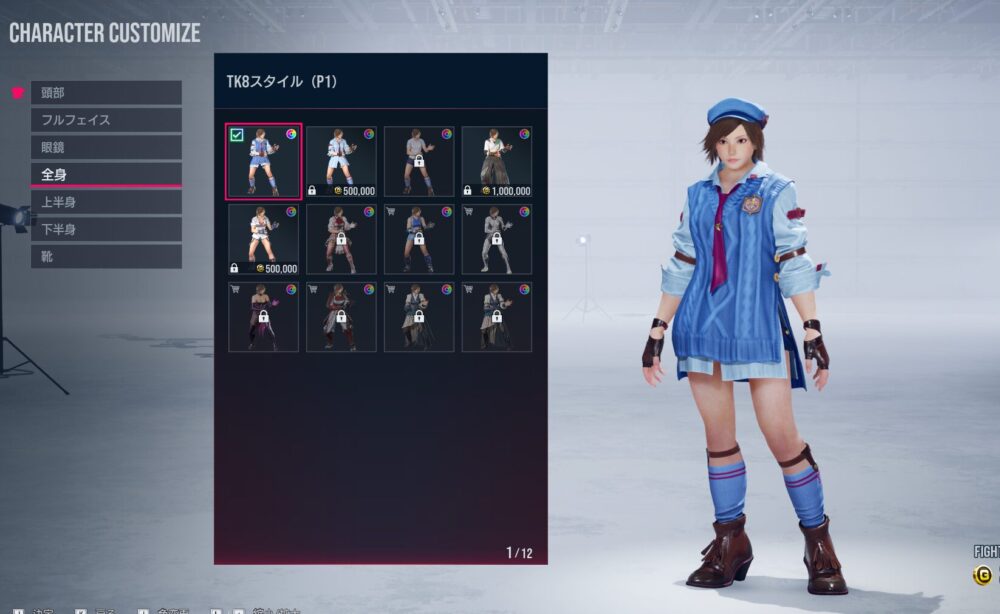Pick the light-blue outfit priced 500,000
The width and height of the screenshot is (1000, 614).
341,161
